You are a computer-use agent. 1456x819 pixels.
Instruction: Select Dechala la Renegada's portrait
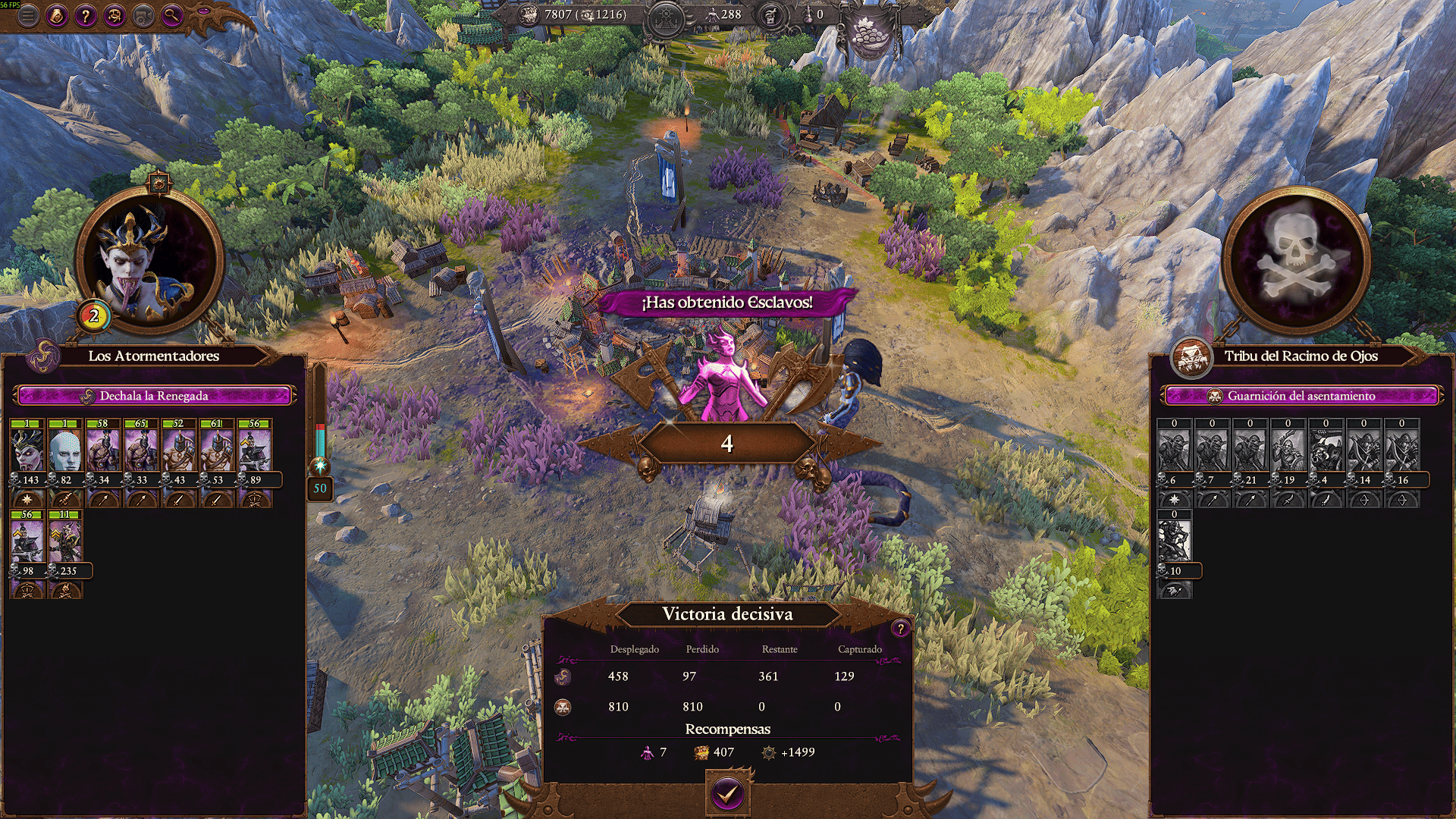[x=149, y=262]
